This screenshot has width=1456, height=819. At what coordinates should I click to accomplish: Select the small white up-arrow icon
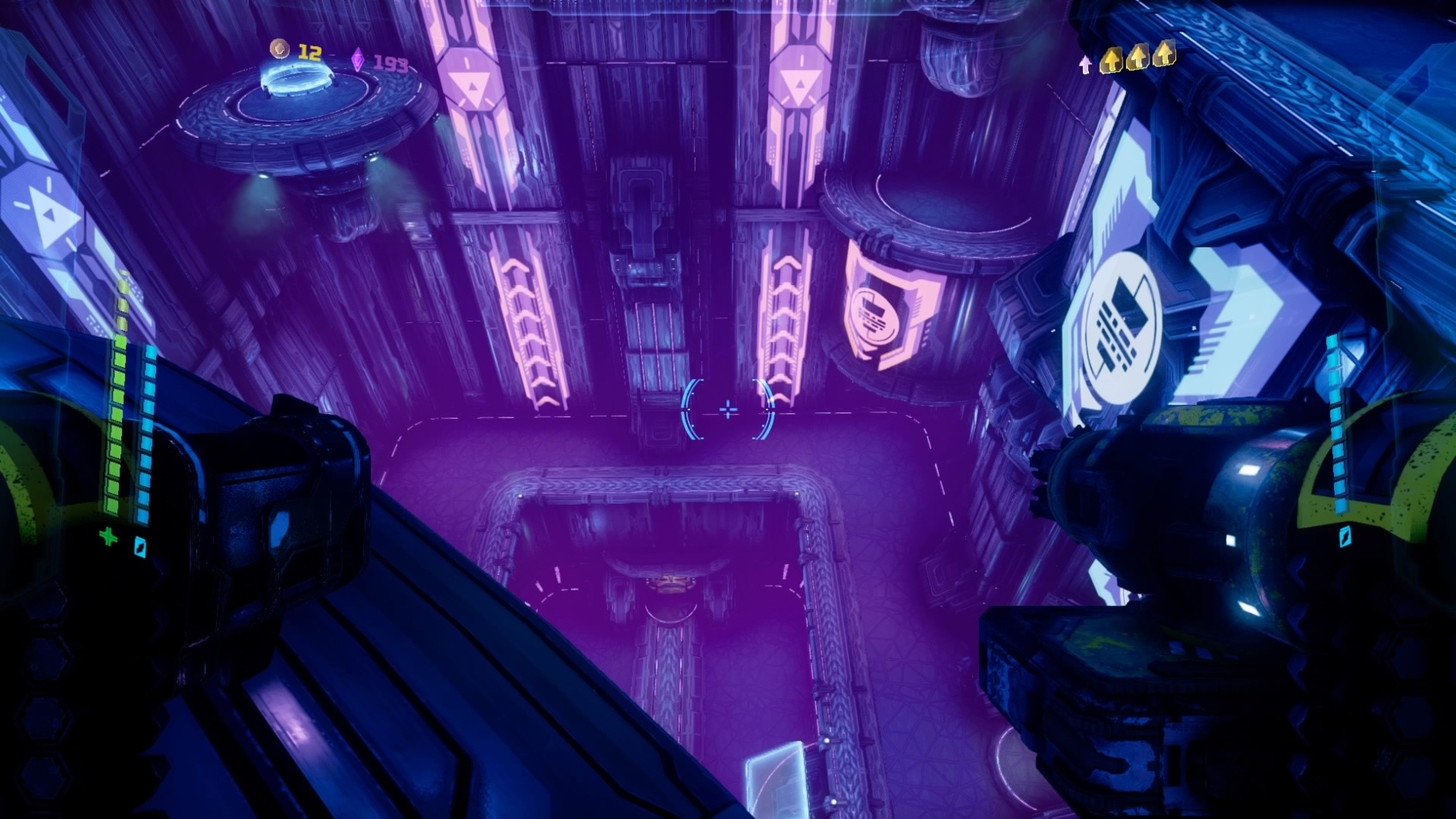(1085, 65)
